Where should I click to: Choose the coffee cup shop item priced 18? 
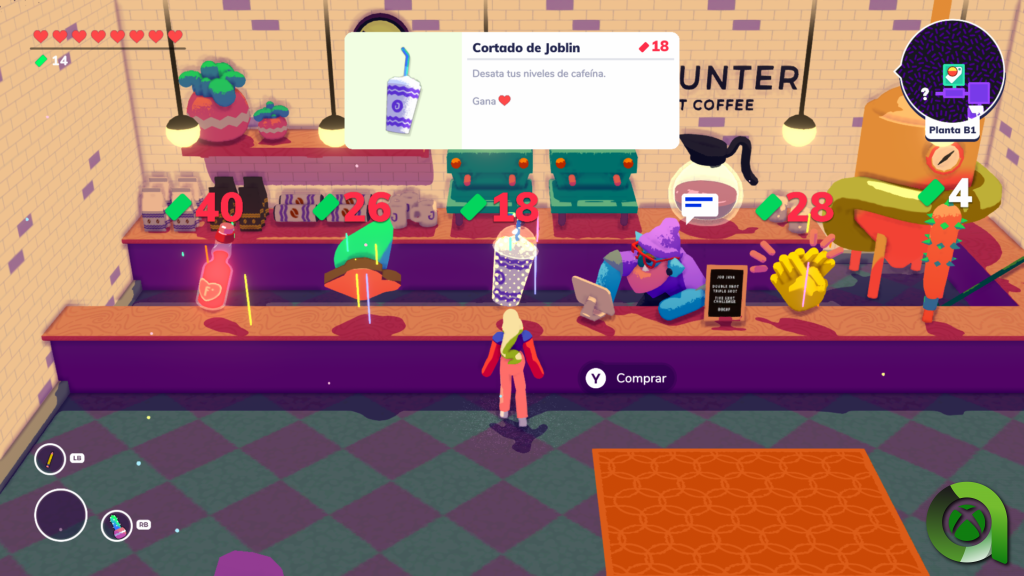[514, 265]
